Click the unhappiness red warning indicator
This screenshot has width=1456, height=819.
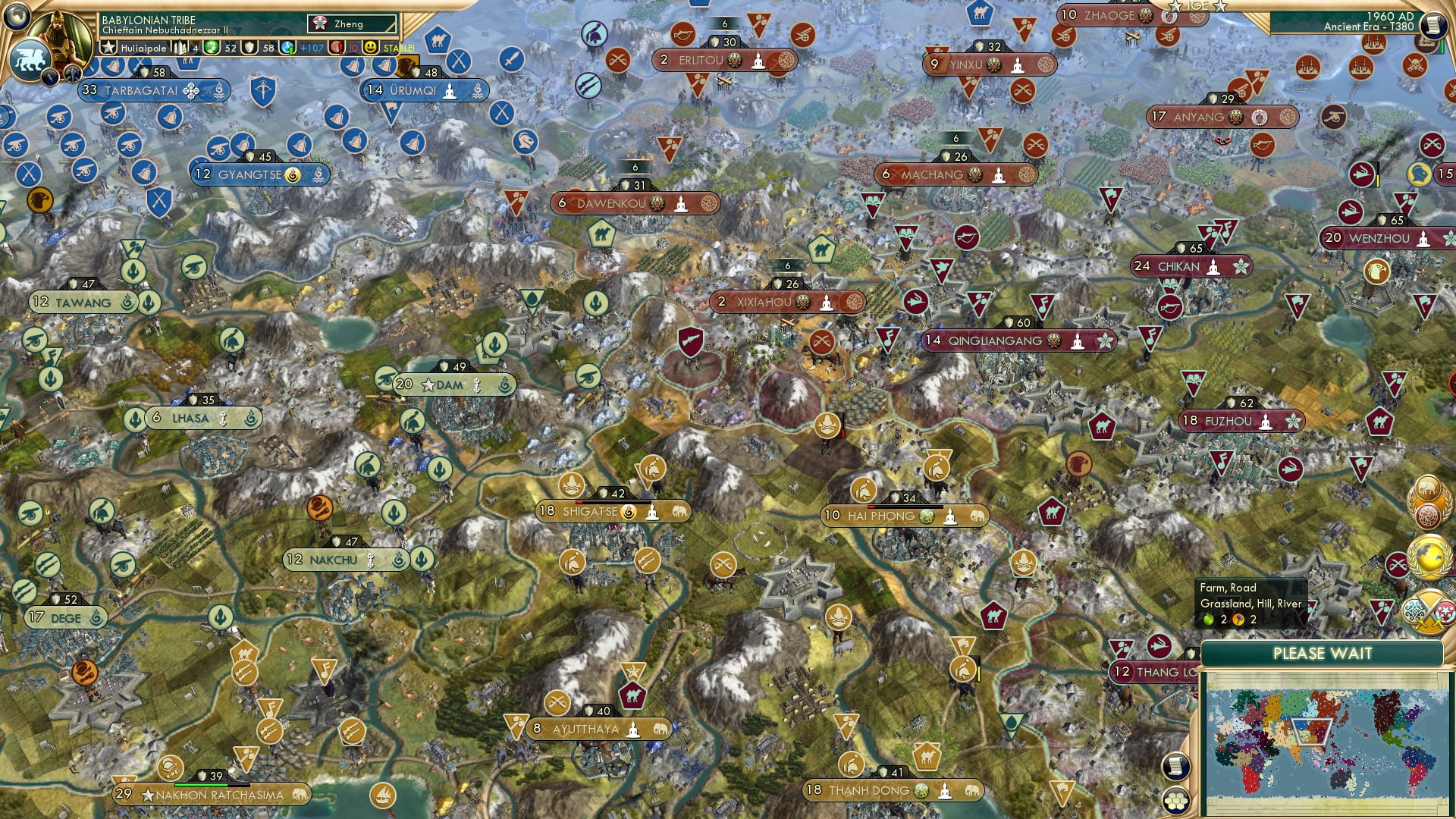click(335, 48)
